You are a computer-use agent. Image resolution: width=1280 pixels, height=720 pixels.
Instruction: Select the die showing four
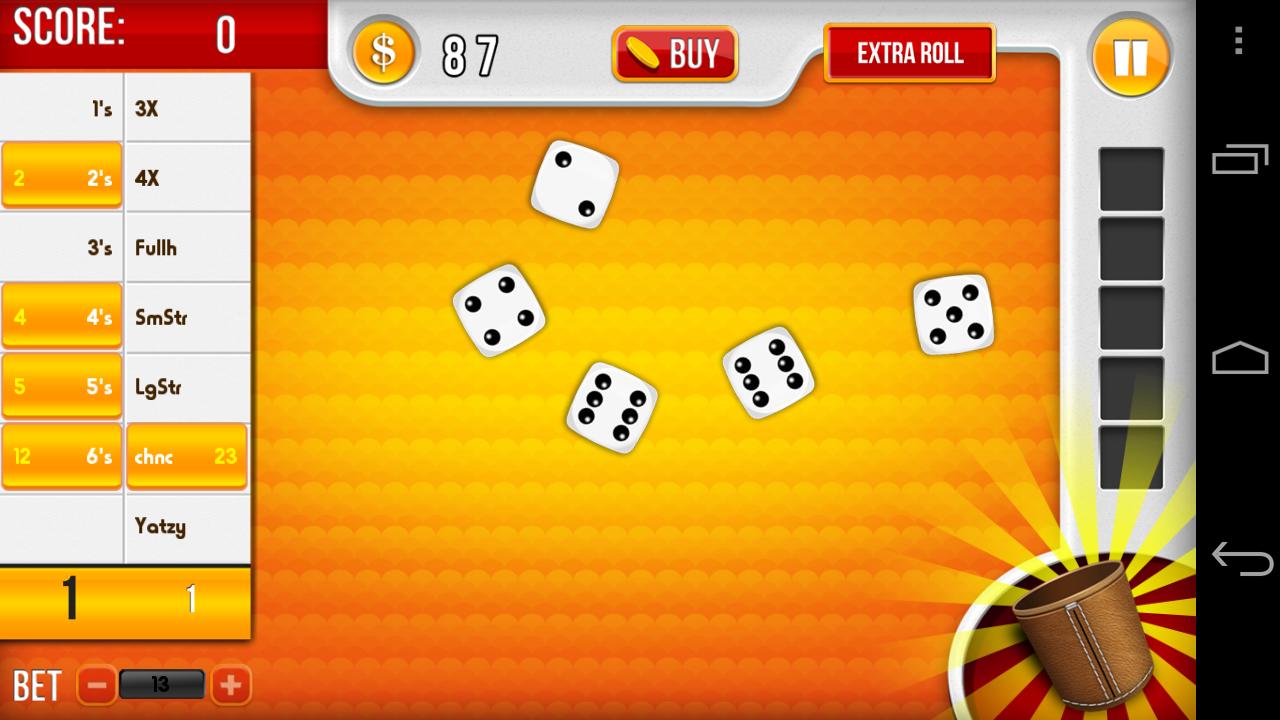pyautogui.click(x=502, y=312)
